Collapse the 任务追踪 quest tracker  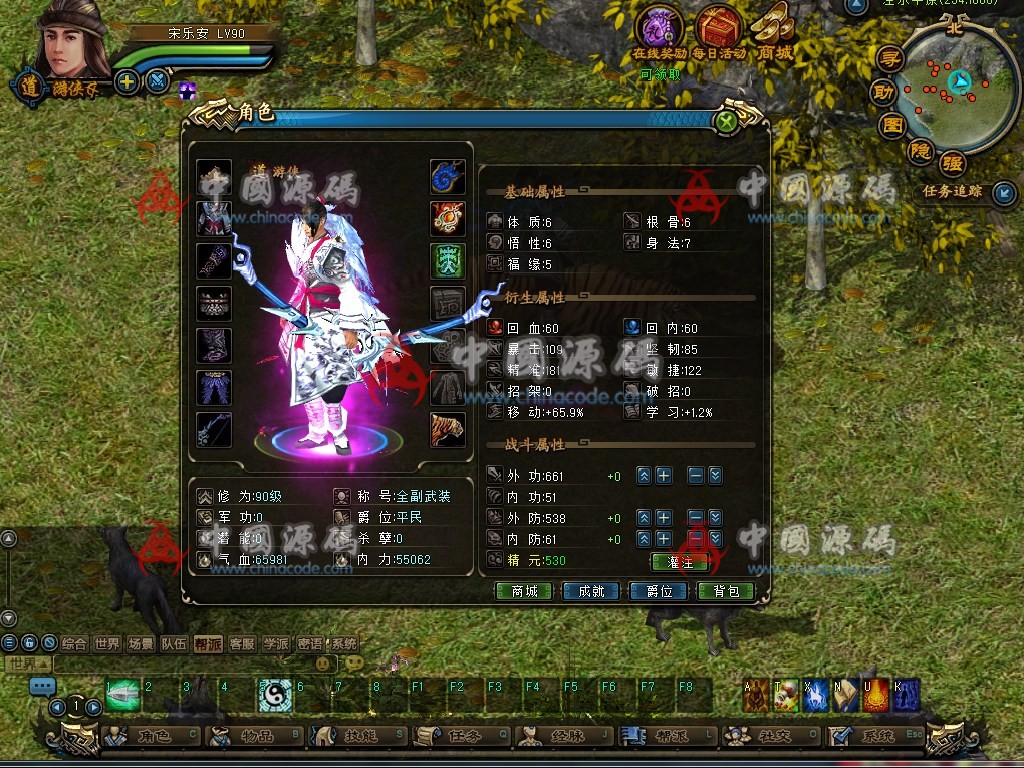(x=1003, y=192)
